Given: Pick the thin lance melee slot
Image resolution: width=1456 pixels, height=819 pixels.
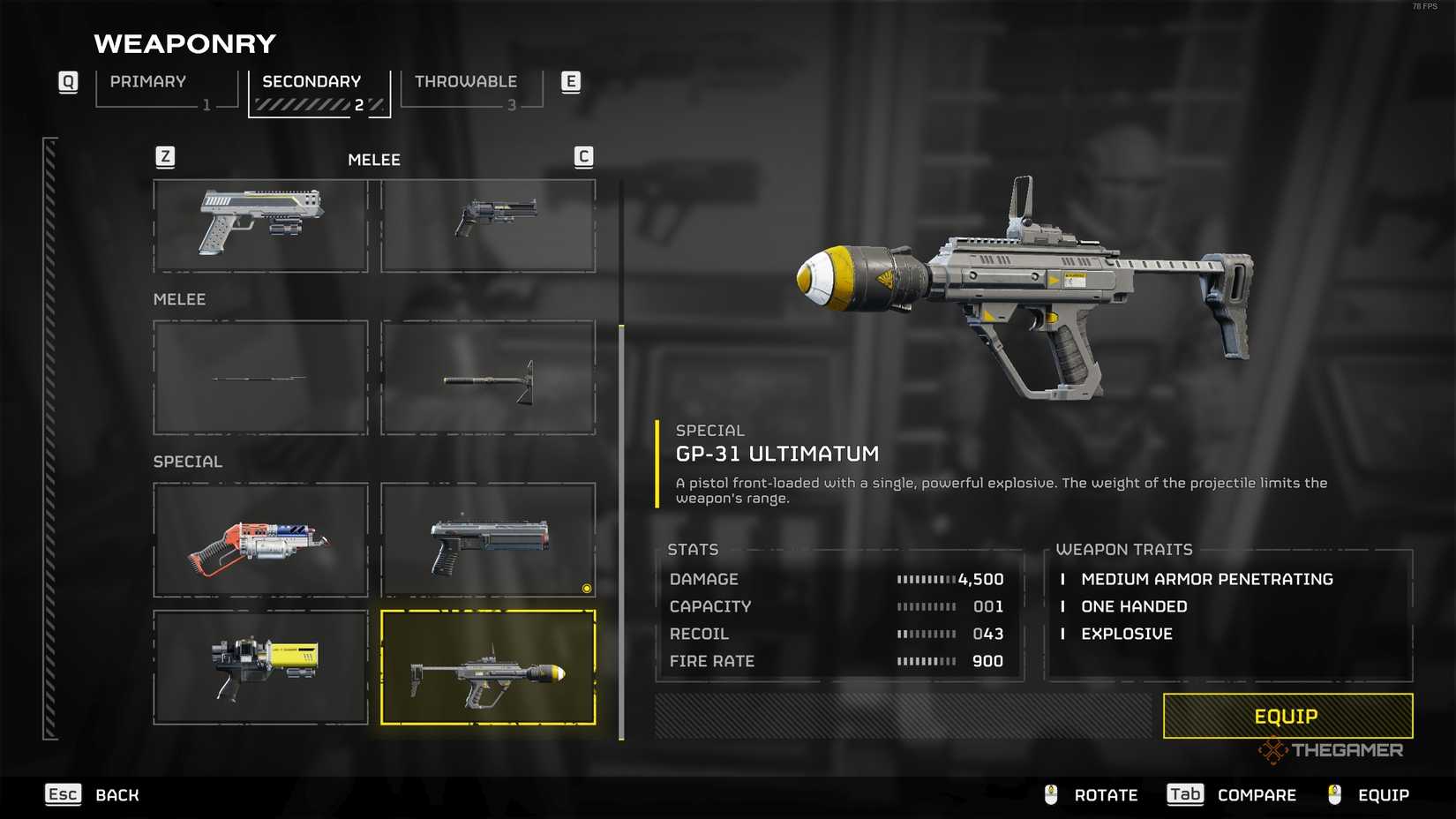Looking at the screenshot, I should coord(260,378).
